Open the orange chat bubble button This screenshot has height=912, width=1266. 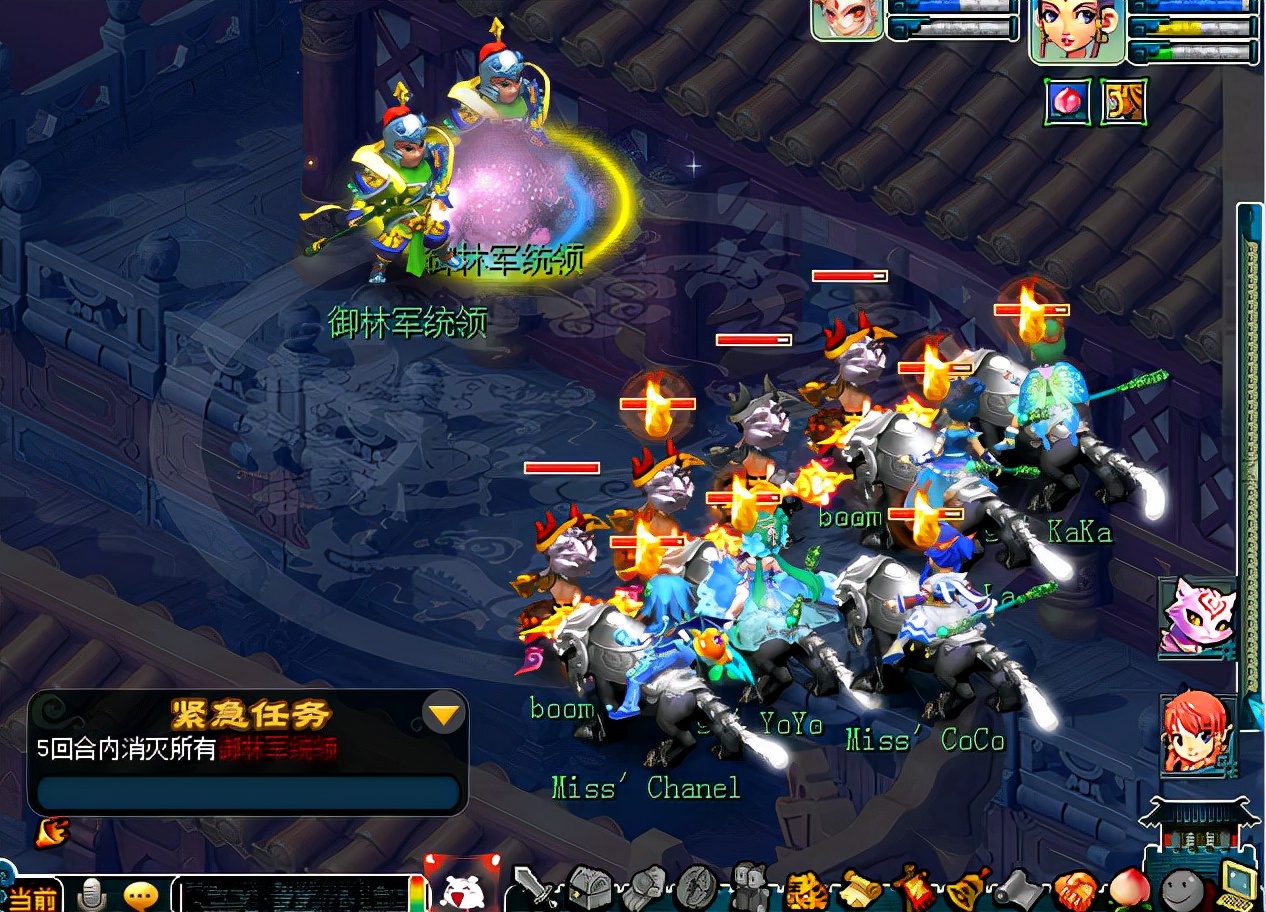coord(141,894)
